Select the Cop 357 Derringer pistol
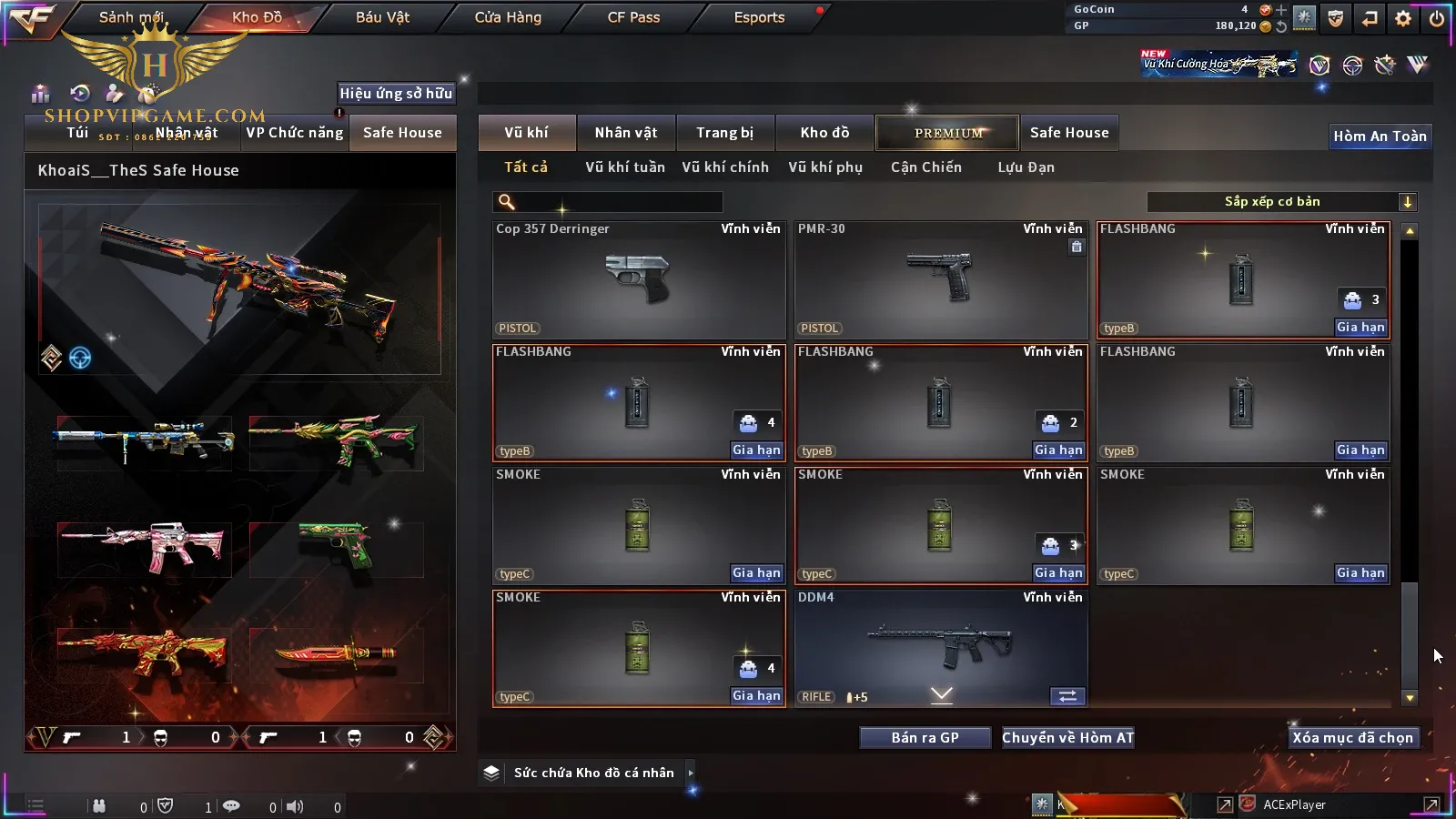Viewport: 1456px width, 819px height. tap(639, 280)
